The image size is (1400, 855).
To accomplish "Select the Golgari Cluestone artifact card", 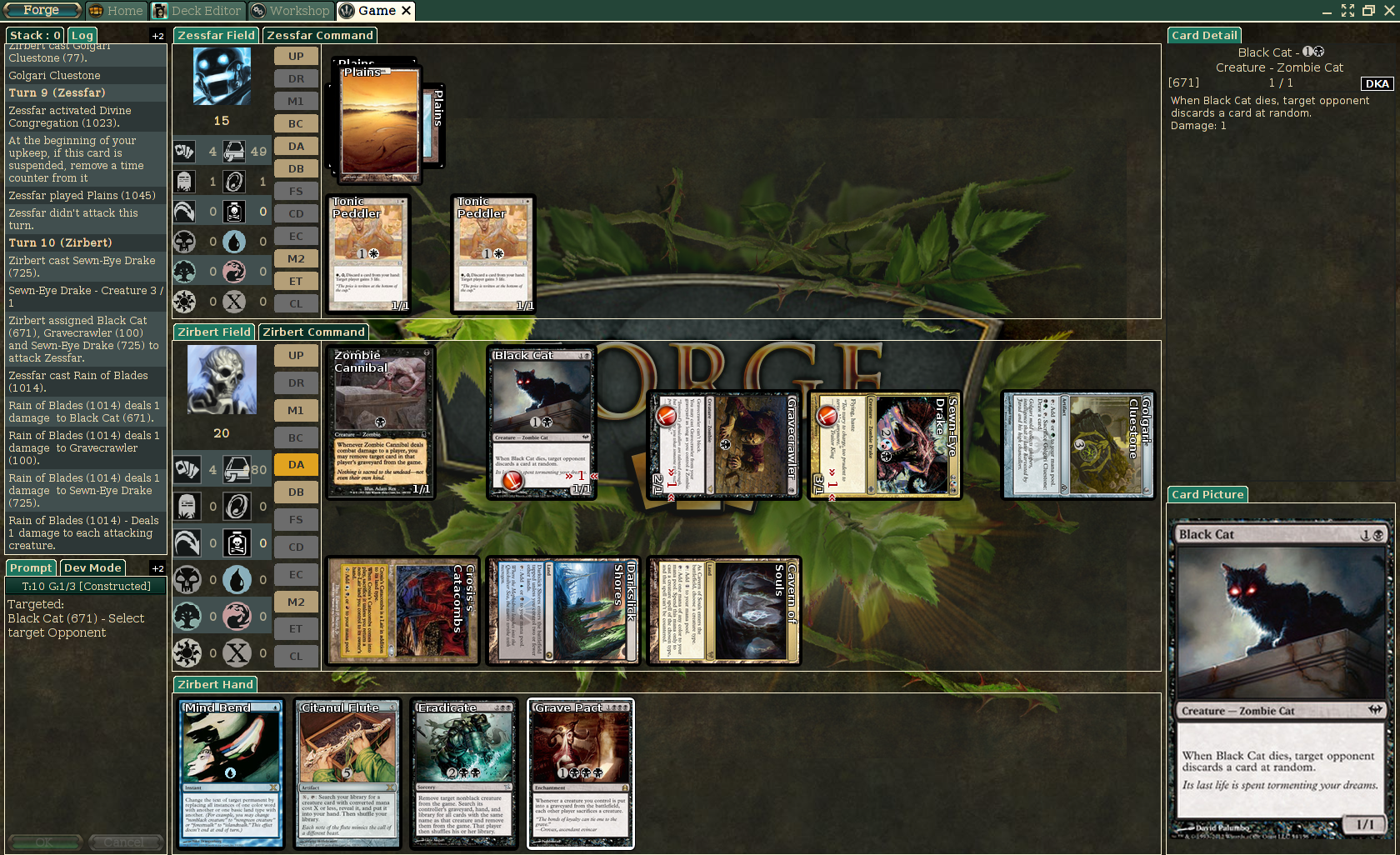I will 1077,445.
